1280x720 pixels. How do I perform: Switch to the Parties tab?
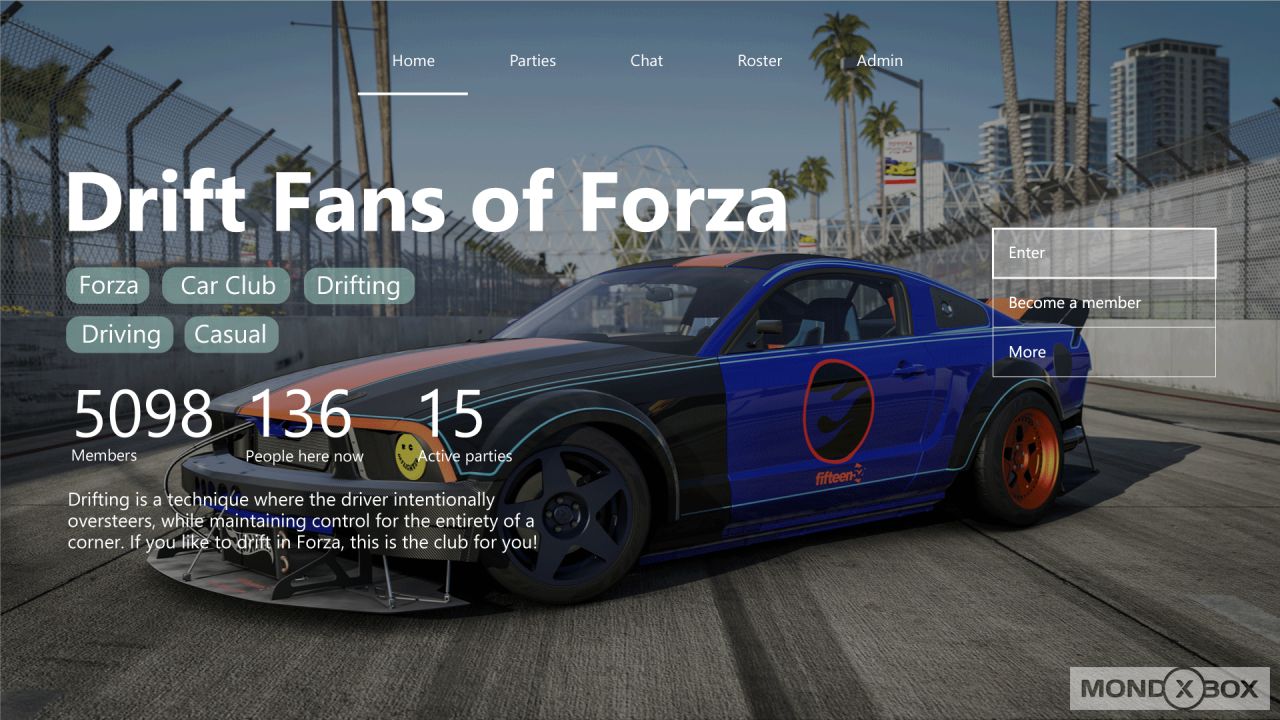pyautogui.click(x=532, y=60)
